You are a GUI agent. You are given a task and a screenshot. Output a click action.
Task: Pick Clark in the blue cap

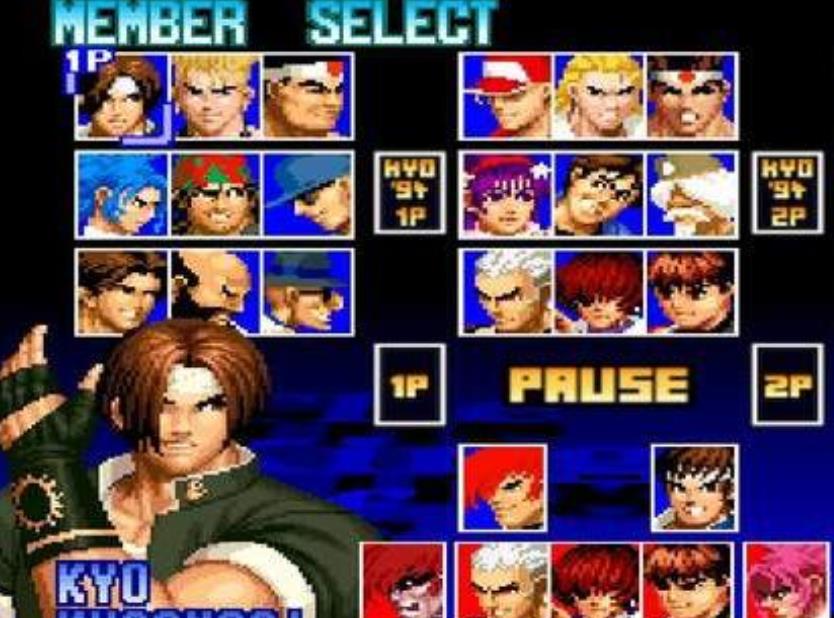coord(306,195)
